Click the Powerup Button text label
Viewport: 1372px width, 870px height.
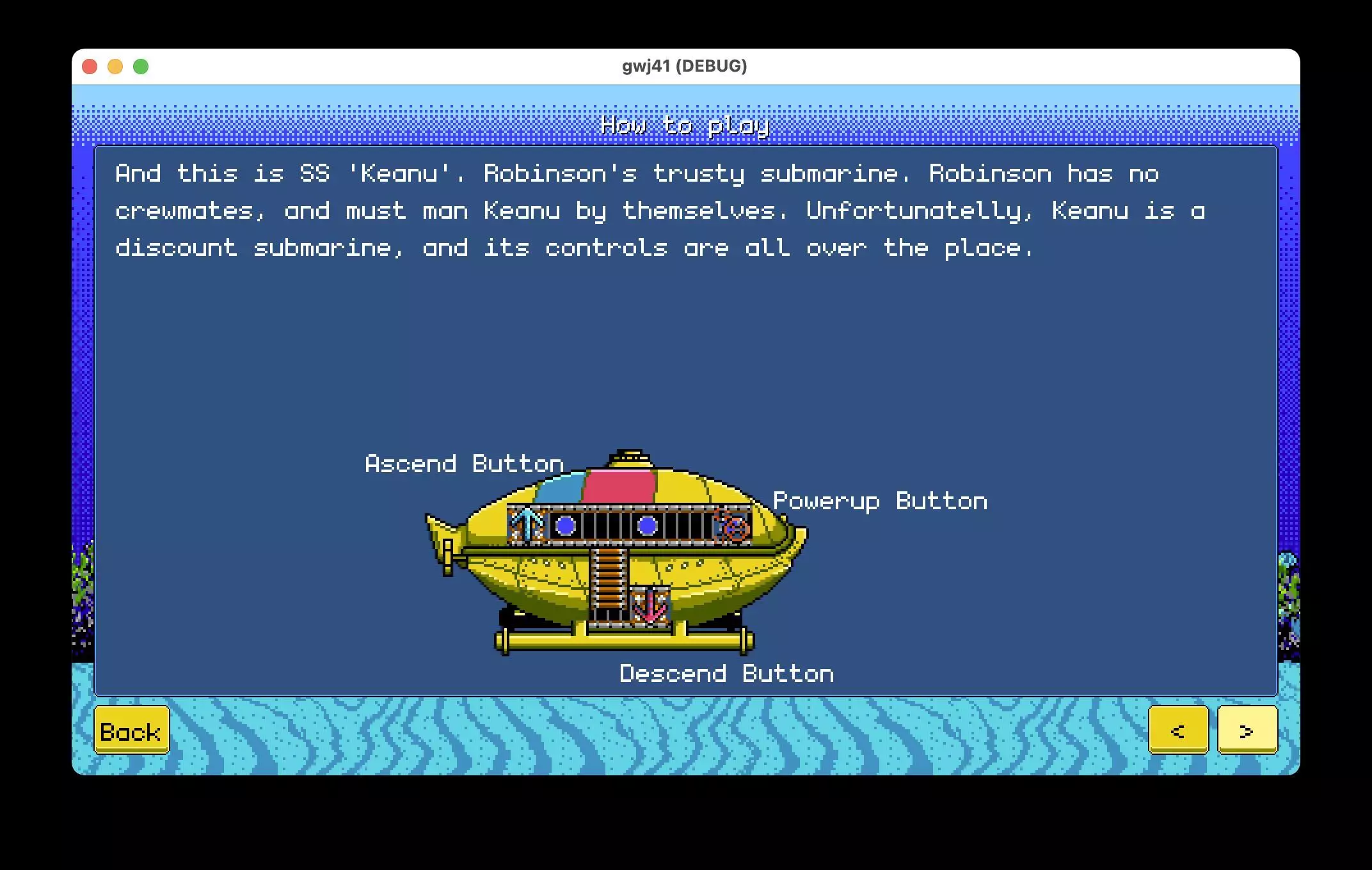[x=880, y=501]
